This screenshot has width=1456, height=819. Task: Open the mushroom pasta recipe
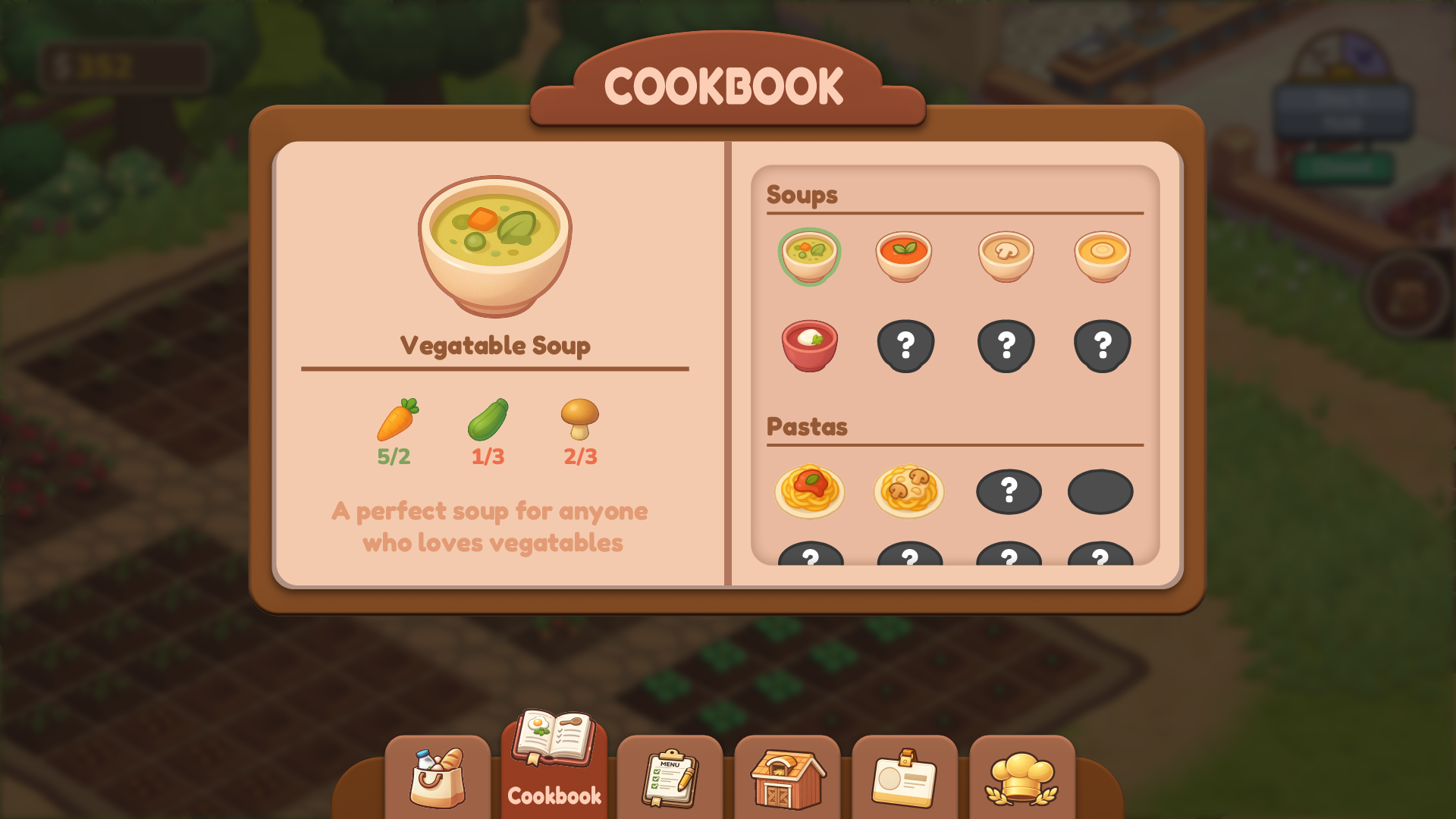pyautogui.click(x=908, y=491)
